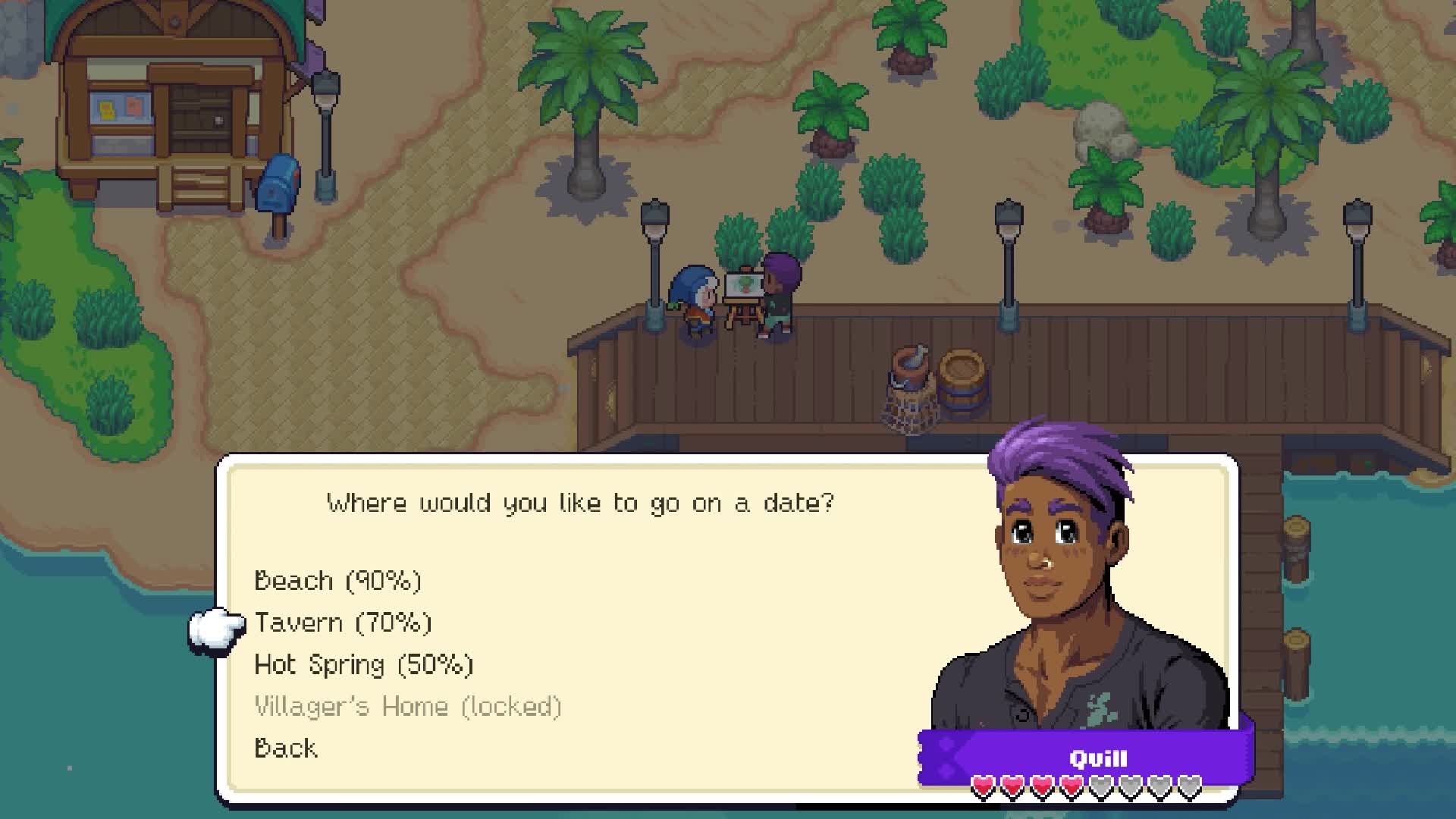Pick the Hot Spring (50%) option

pyautogui.click(x=362, y=664)
